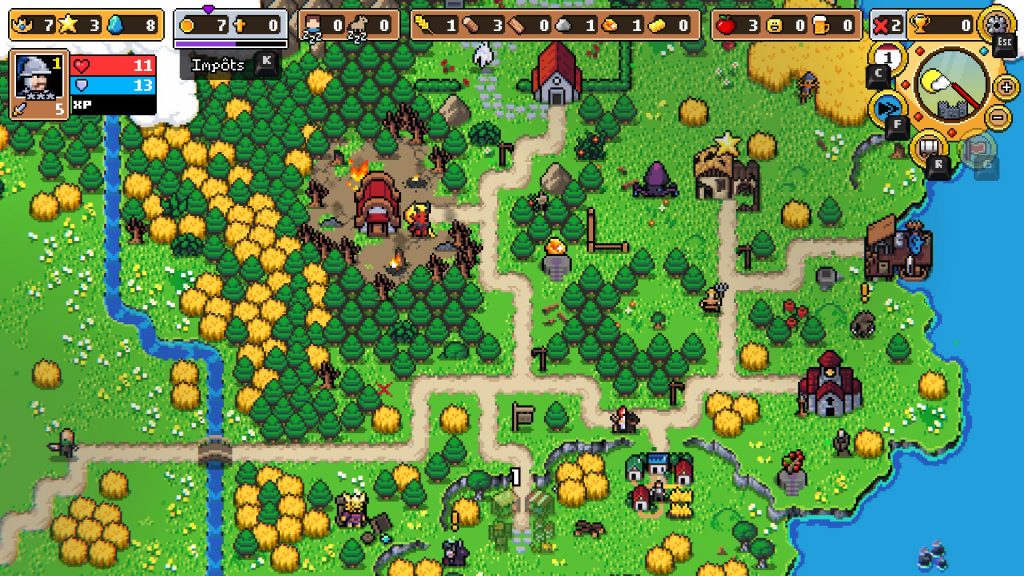The height and width of the screenshot is (576, 1024).
Task: Open the gold and faith treasury panel
Action: [x=230, y=25]
